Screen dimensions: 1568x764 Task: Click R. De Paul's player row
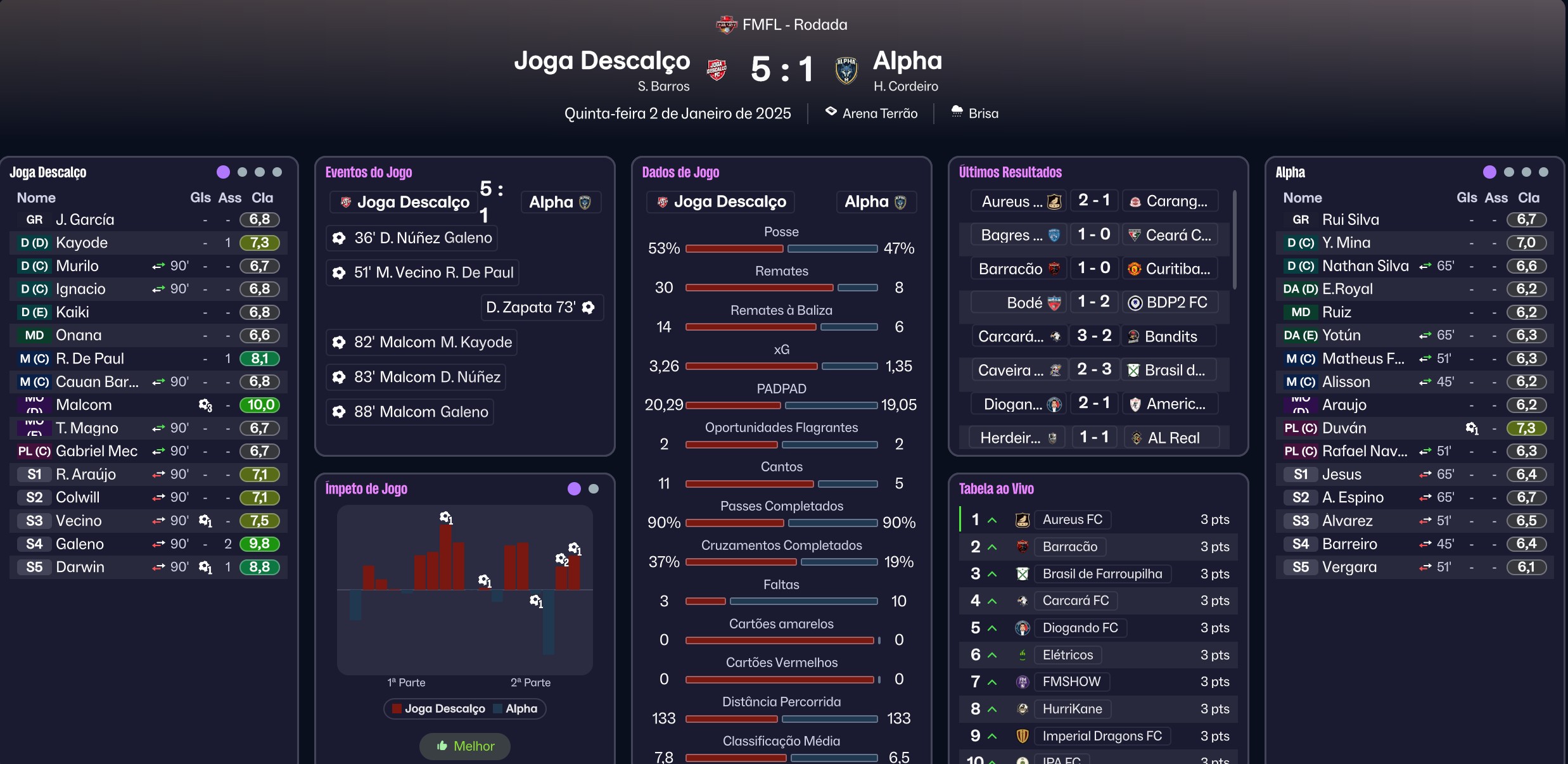tap(90, 359)
